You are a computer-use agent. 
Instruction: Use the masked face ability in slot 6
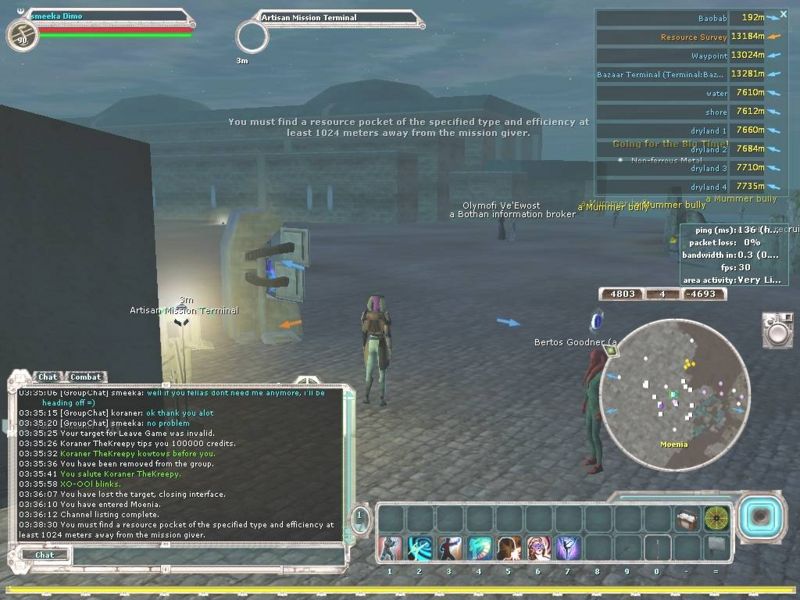(538, 548)
